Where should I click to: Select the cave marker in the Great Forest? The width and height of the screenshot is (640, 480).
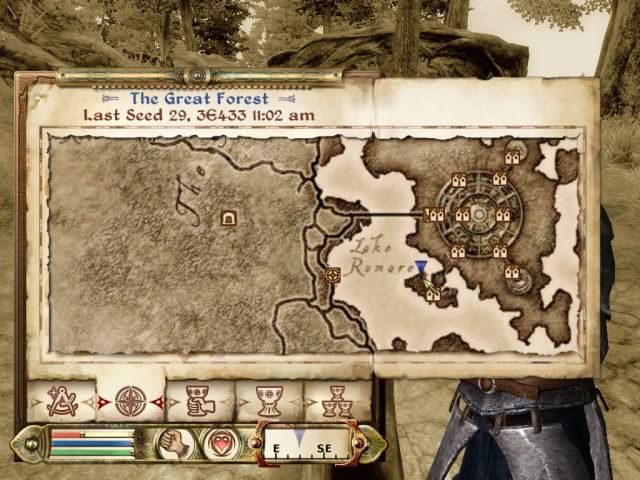[228, 216]
